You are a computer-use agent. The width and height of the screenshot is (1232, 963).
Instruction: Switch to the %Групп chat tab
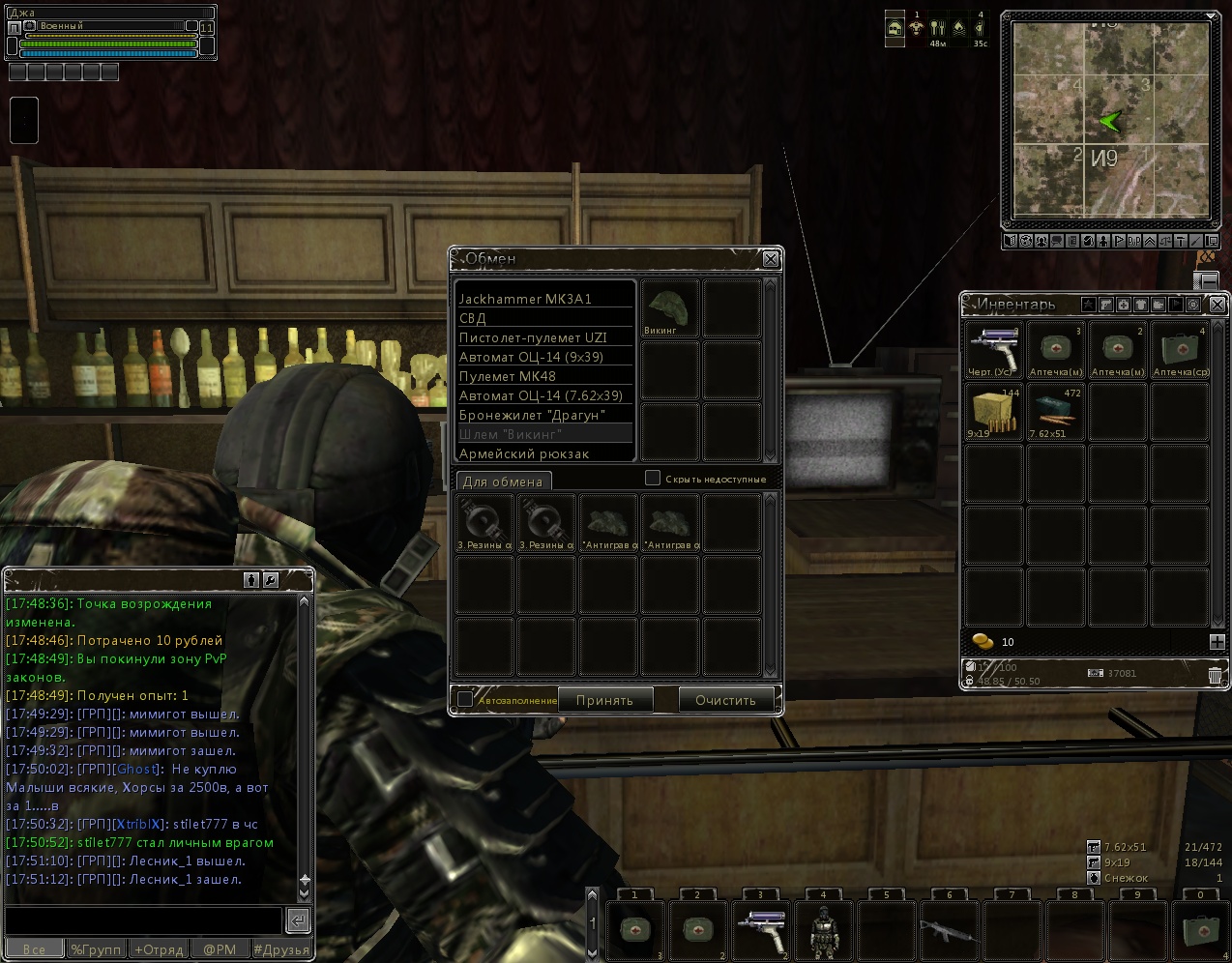tap(96, 949)
